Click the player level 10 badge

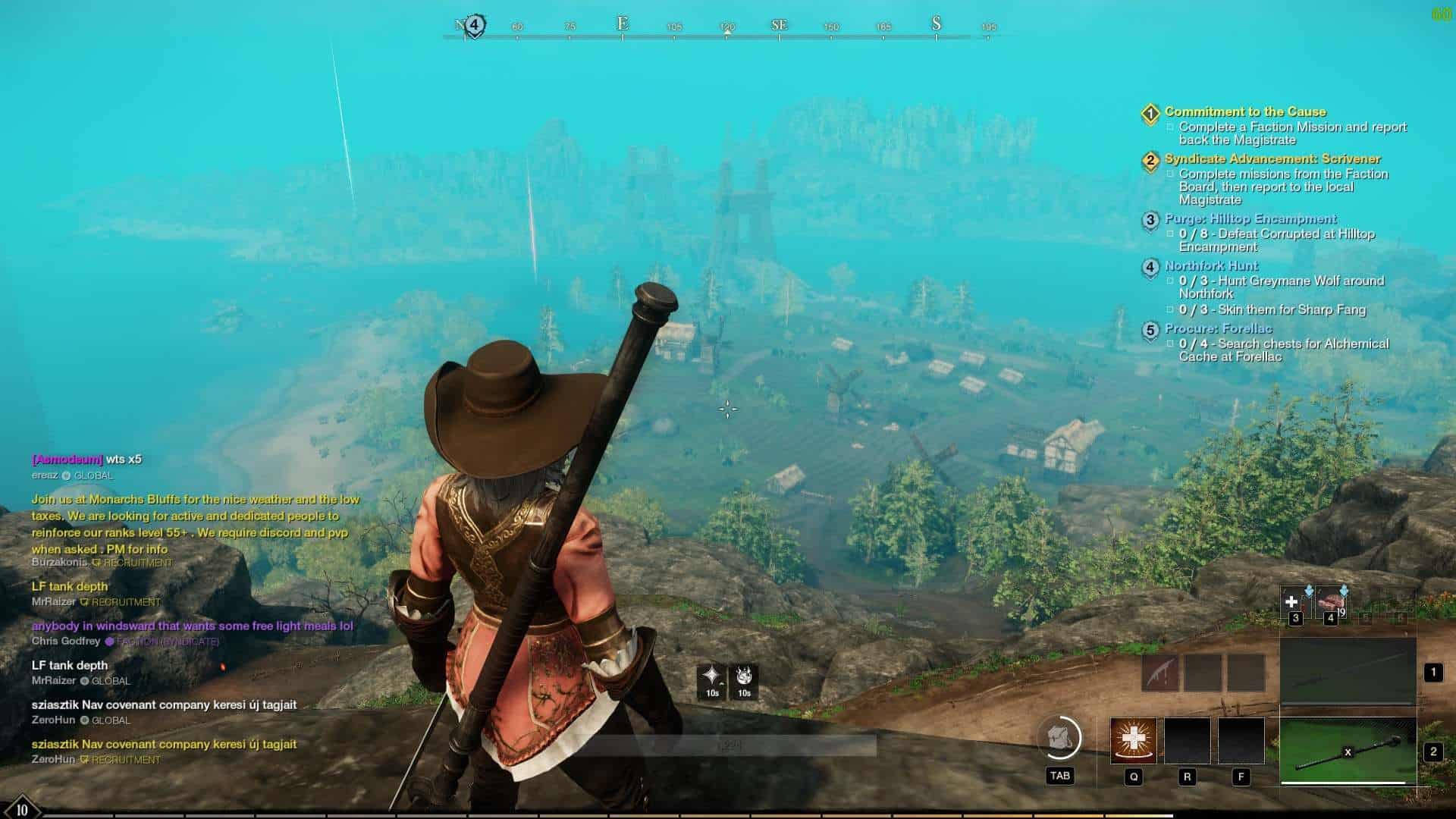pyautogui.click(x=21, y=808)
